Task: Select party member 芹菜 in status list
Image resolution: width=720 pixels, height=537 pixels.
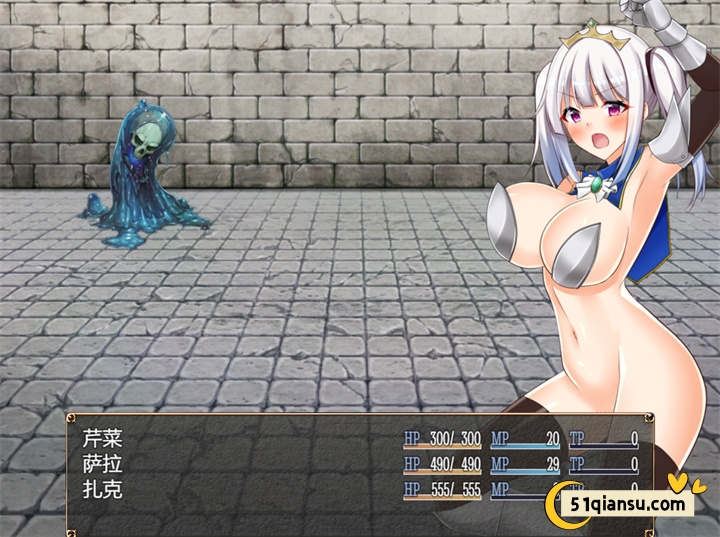Action: point(103,438)
